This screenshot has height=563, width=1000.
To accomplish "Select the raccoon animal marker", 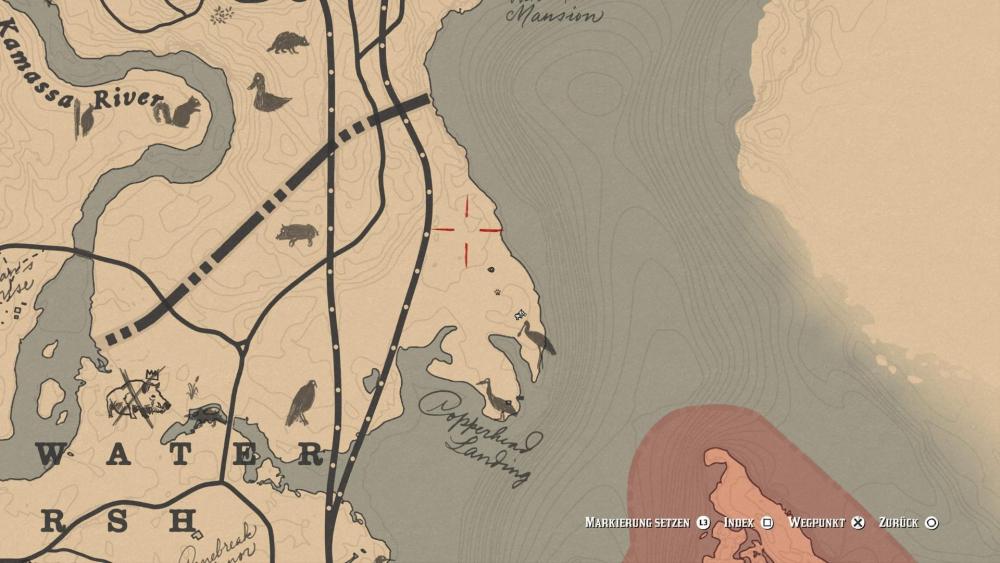I will [289, 42].
